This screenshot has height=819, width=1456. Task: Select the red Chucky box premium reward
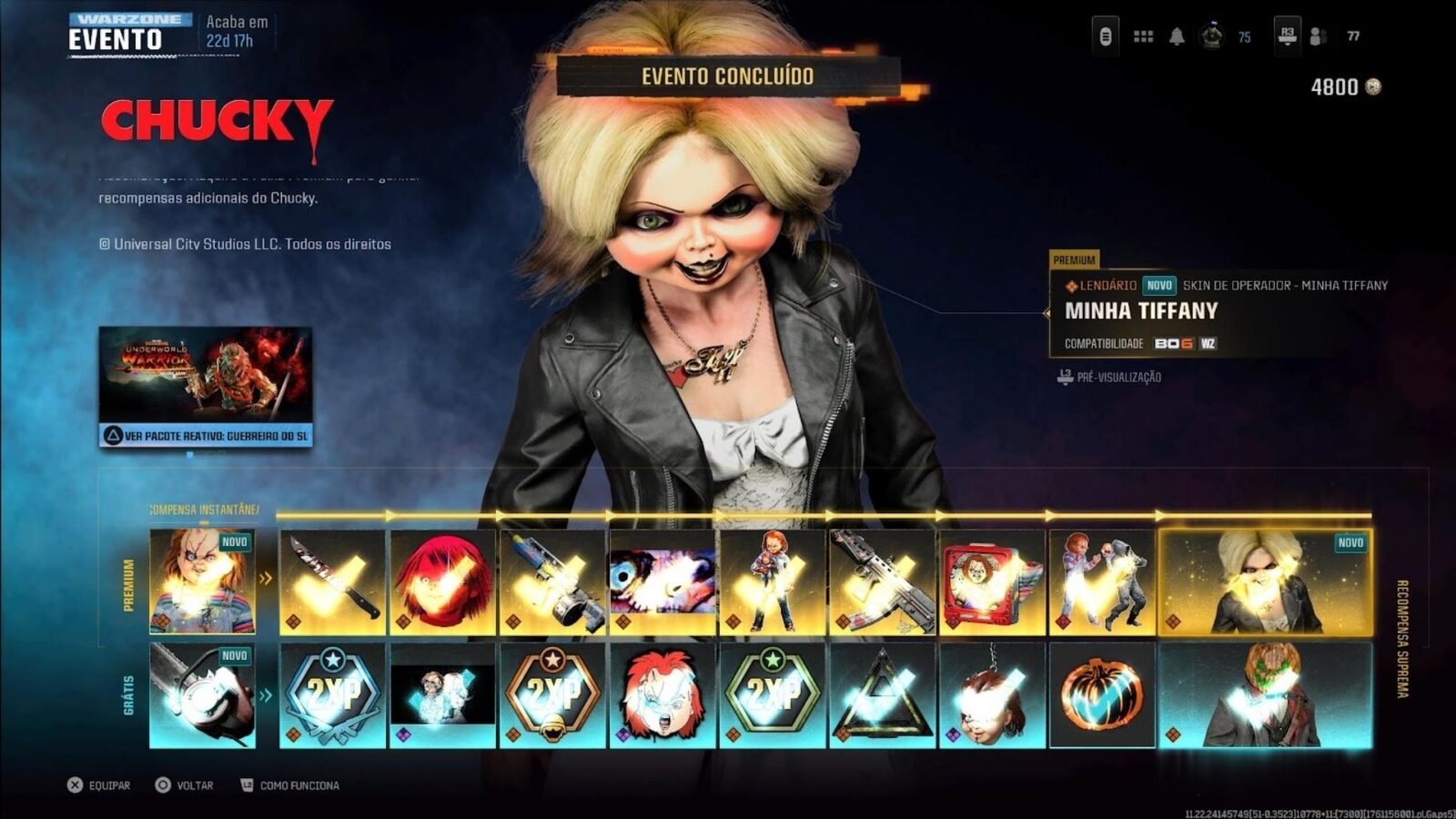pyautogui.click(x=992, y=582)
